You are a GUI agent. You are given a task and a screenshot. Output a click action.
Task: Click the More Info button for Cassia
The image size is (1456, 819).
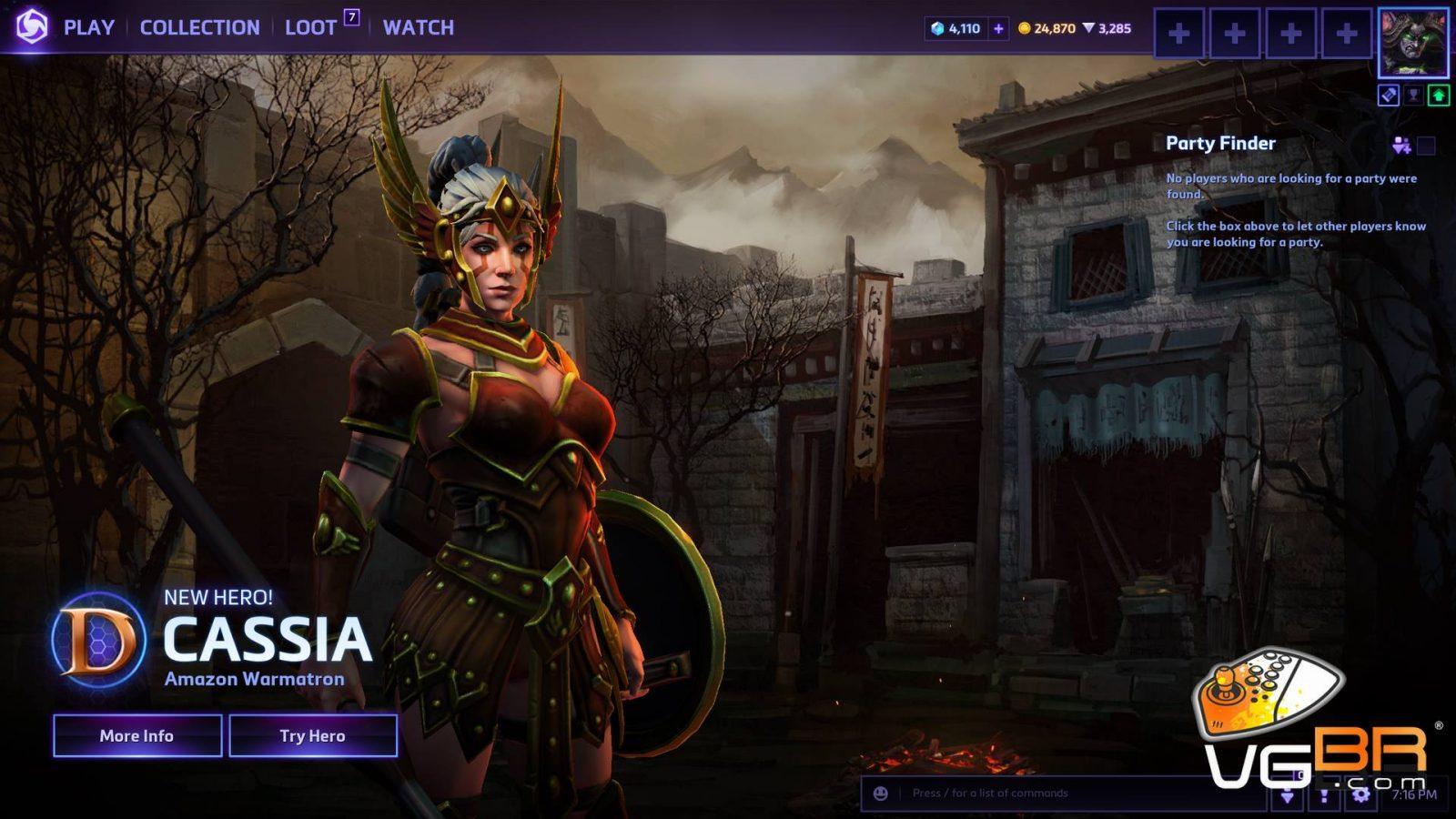point(137,735)
